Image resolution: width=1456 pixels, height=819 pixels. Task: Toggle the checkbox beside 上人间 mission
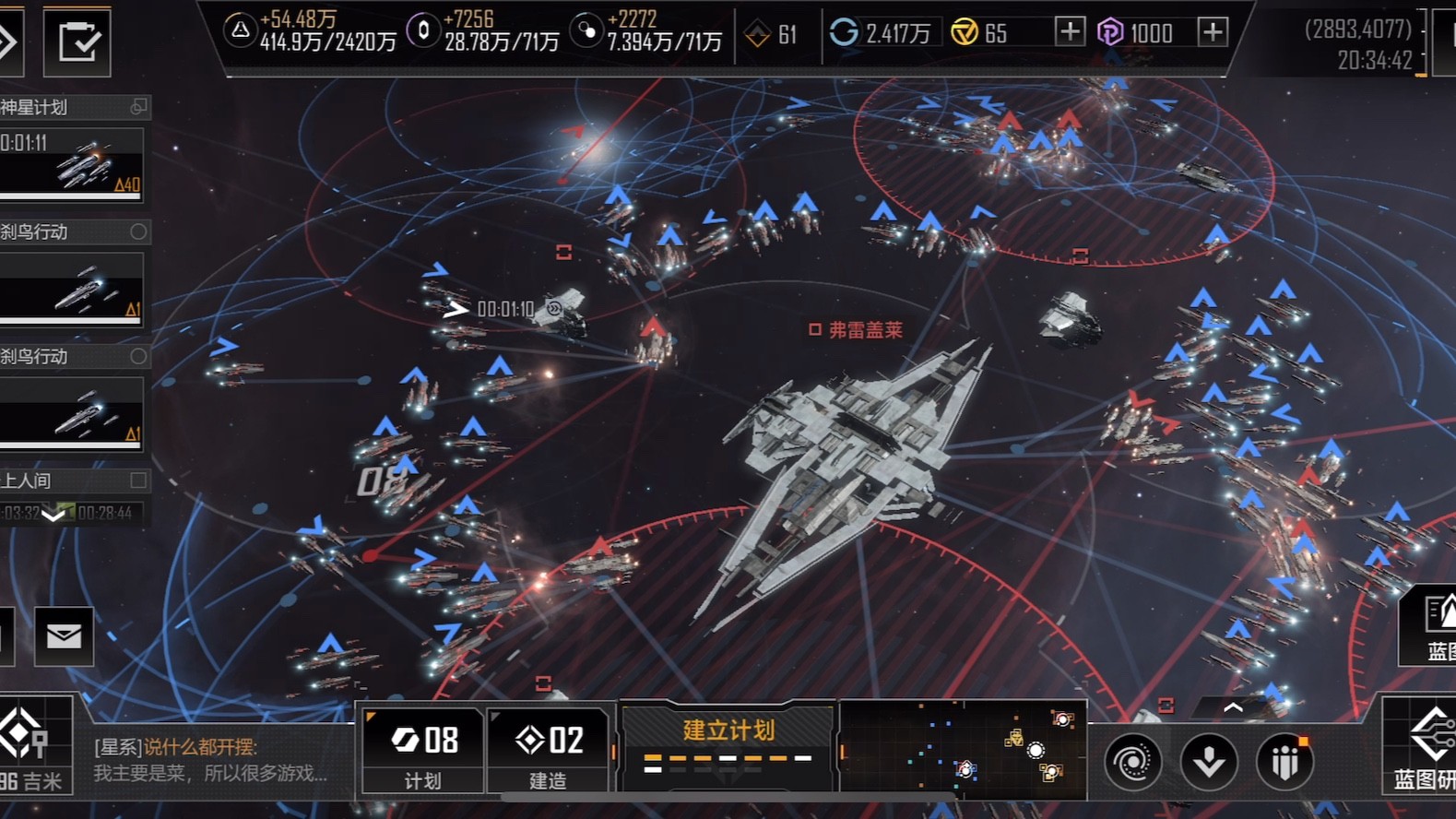138,480
